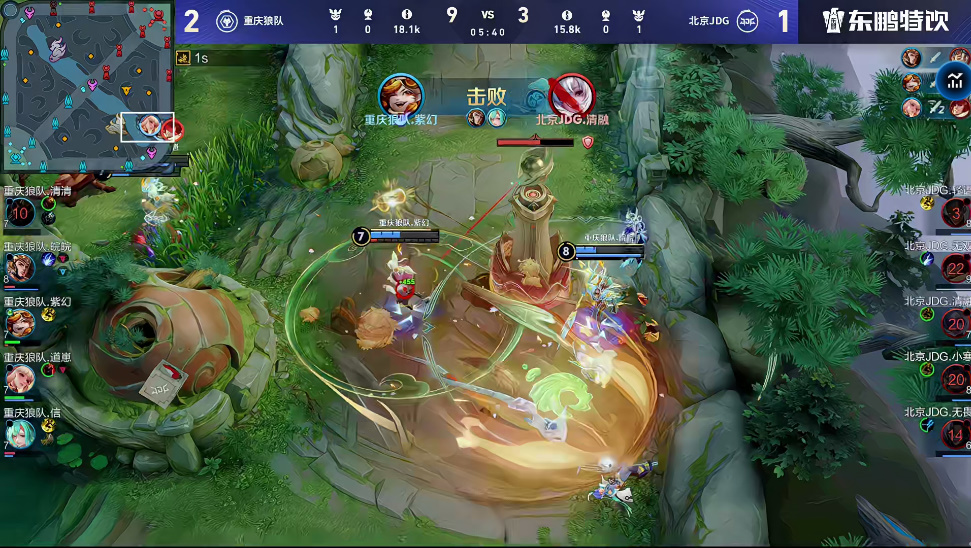Click the 重庆狼队 team logo in scoreboard

click(x=227, y=21)
